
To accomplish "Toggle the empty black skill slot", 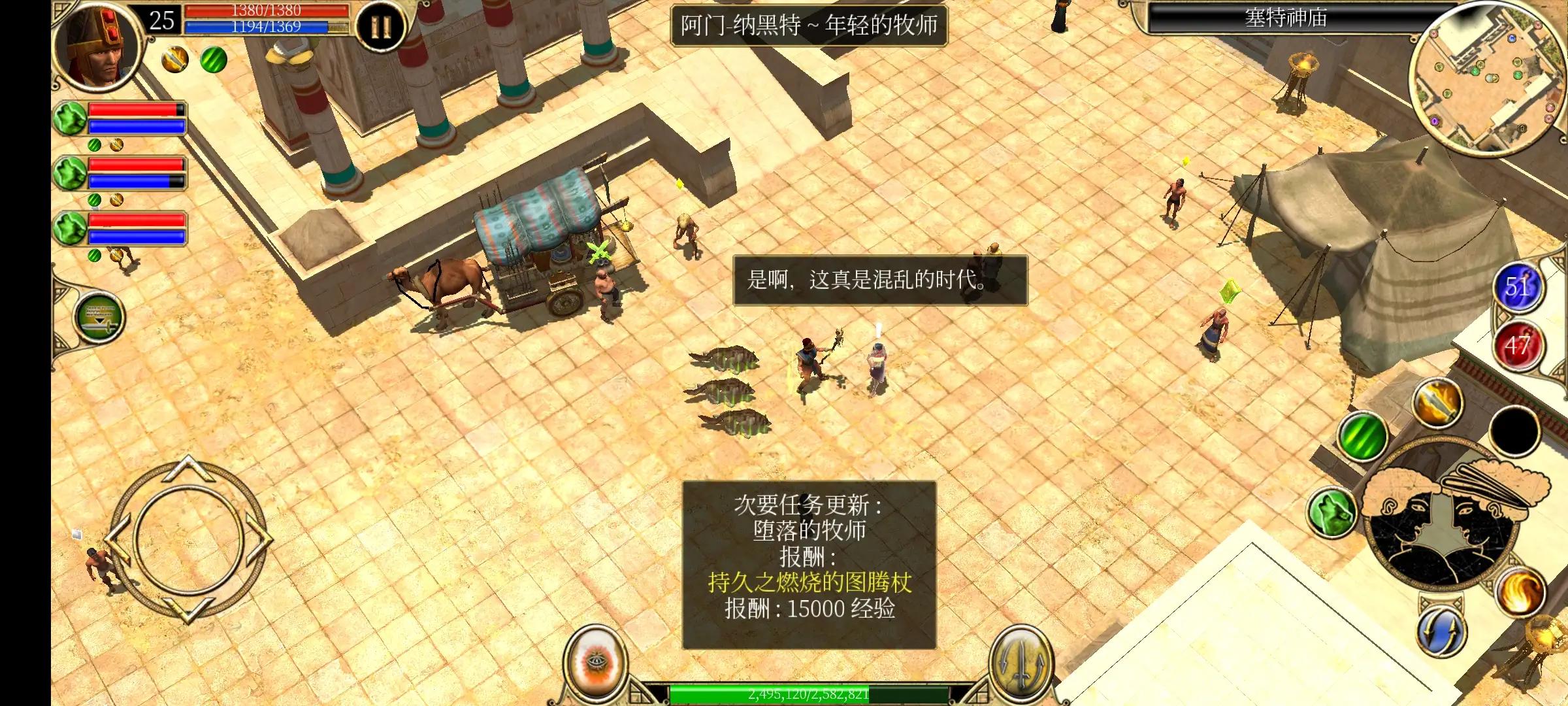I will click(x=1515, y=431).
